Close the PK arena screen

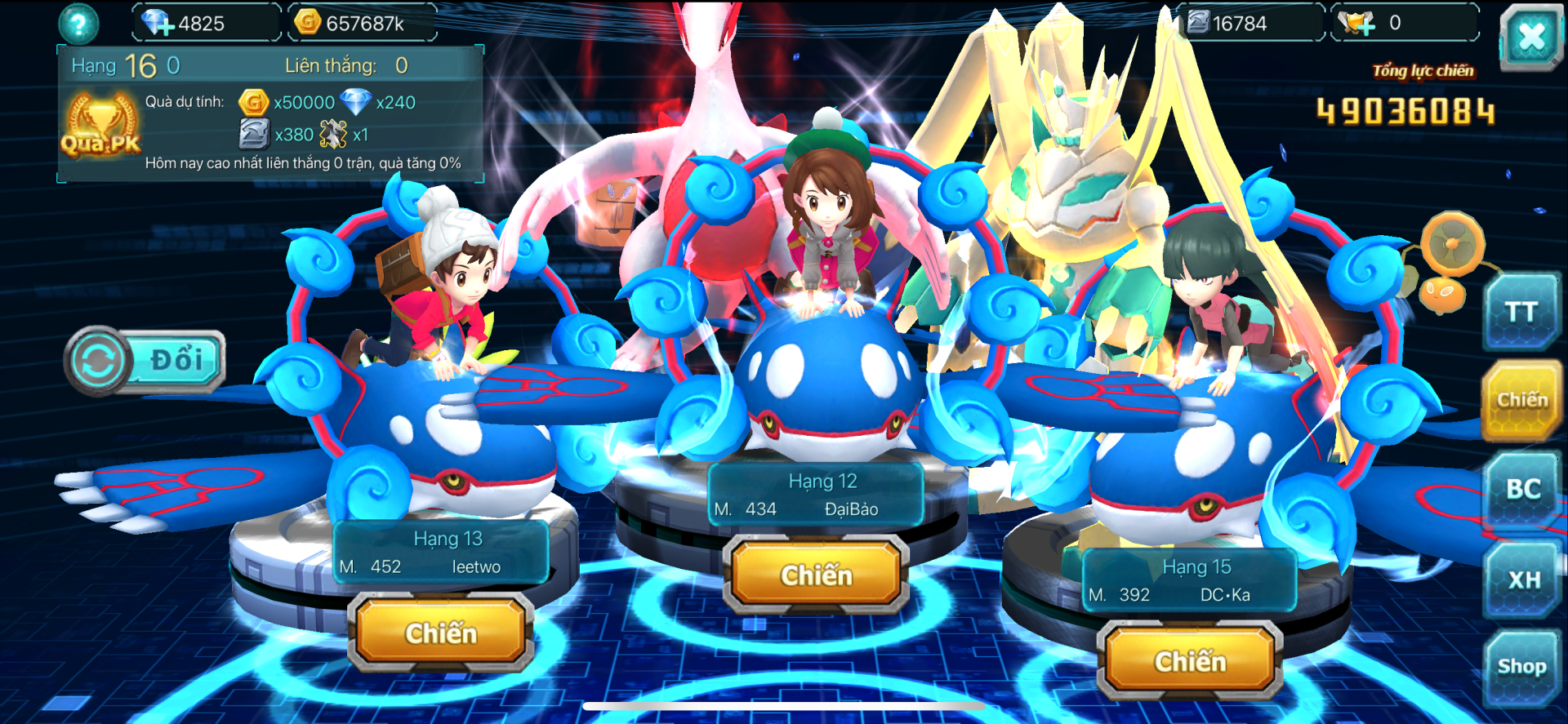click(1531, 36)
